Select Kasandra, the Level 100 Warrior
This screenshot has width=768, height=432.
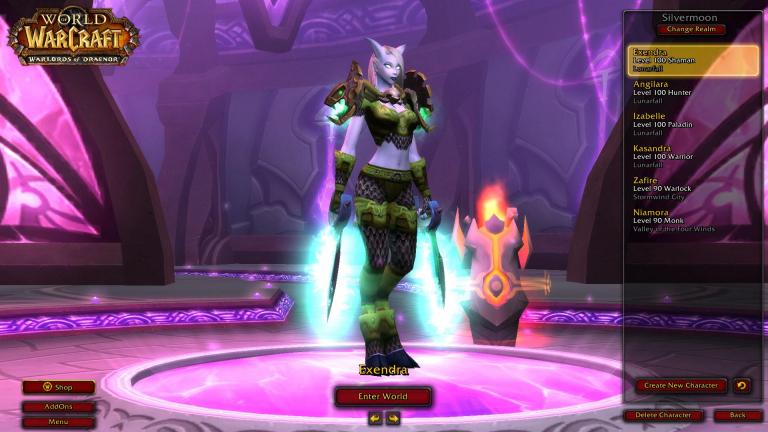[x=692, y=156]
